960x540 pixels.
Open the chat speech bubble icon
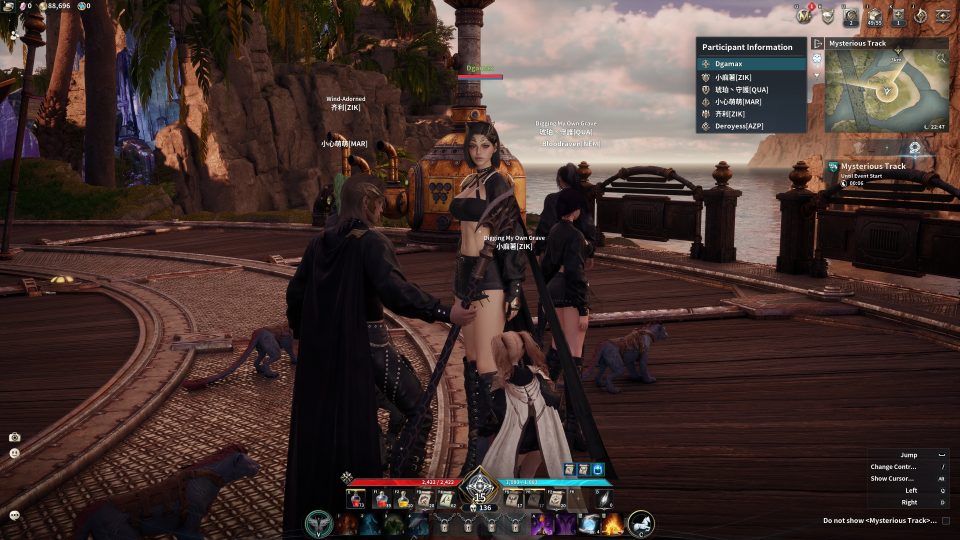(x=15, y=514)
